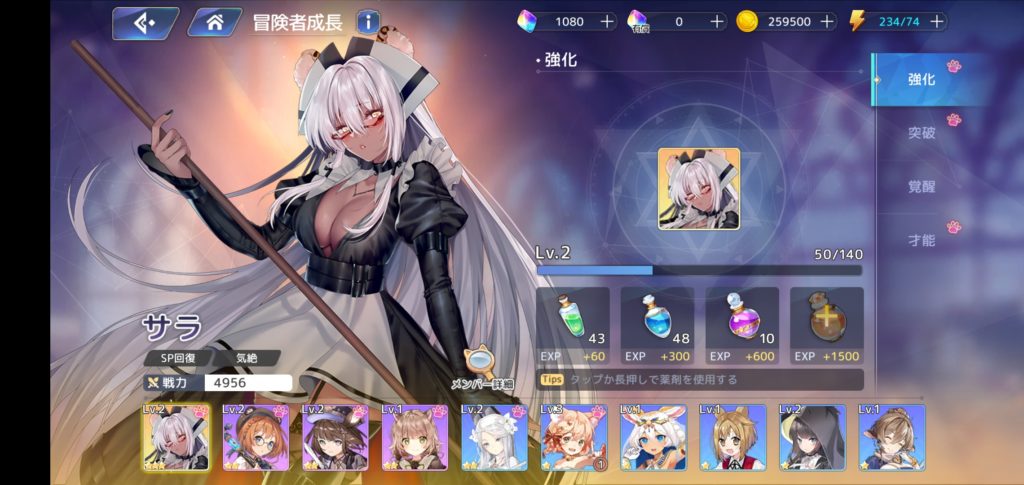Select the black-hooded character portrait
This screenshot has width=1024, height=485.
811,437
